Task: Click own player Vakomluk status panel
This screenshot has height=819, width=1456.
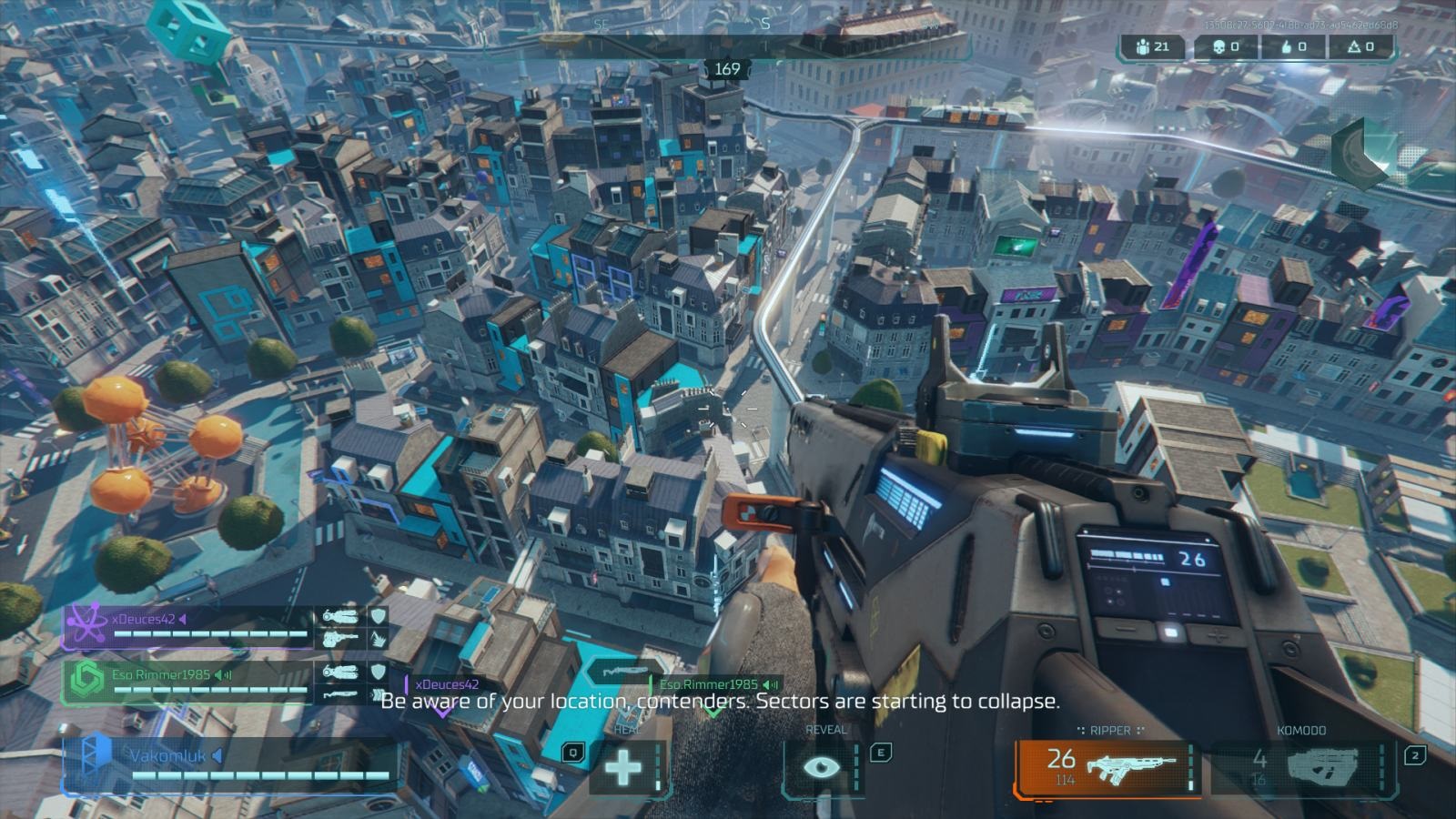Action: click(x=227, y=764)
